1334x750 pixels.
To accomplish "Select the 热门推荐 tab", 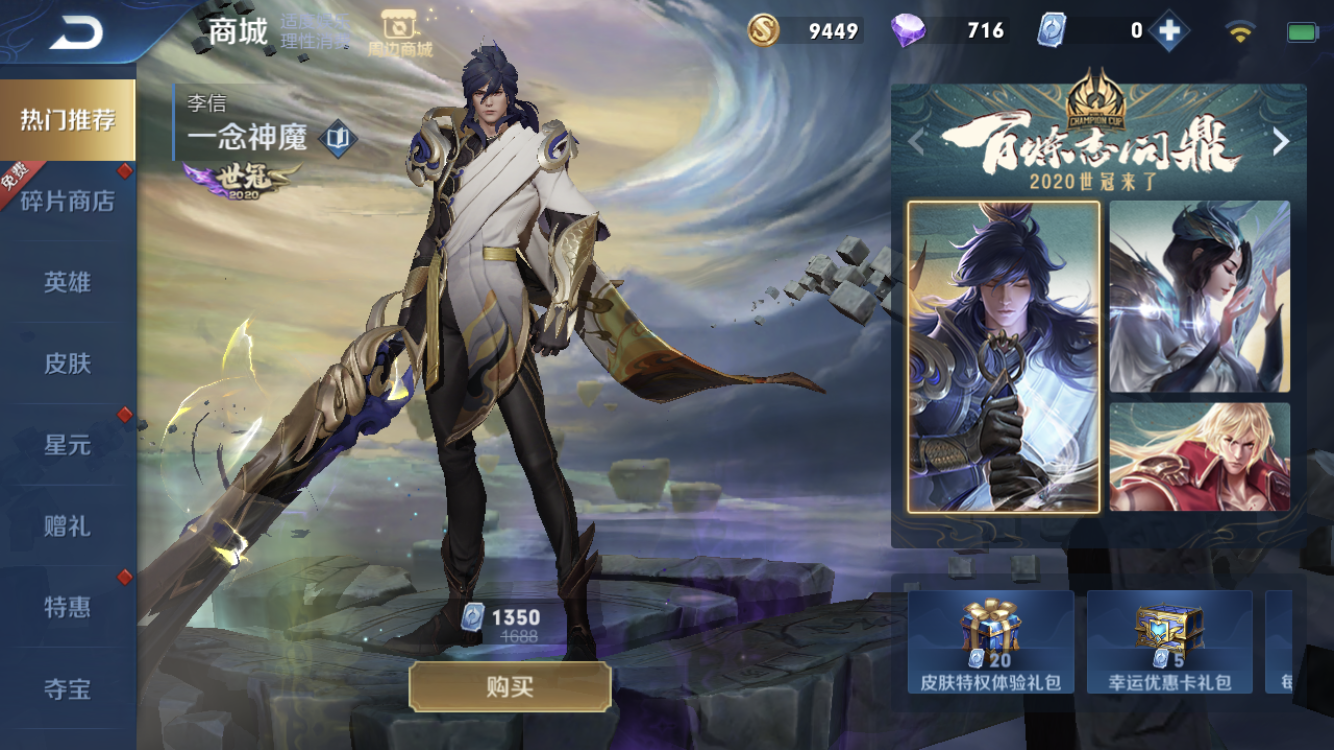I will (x=68, y=120).
